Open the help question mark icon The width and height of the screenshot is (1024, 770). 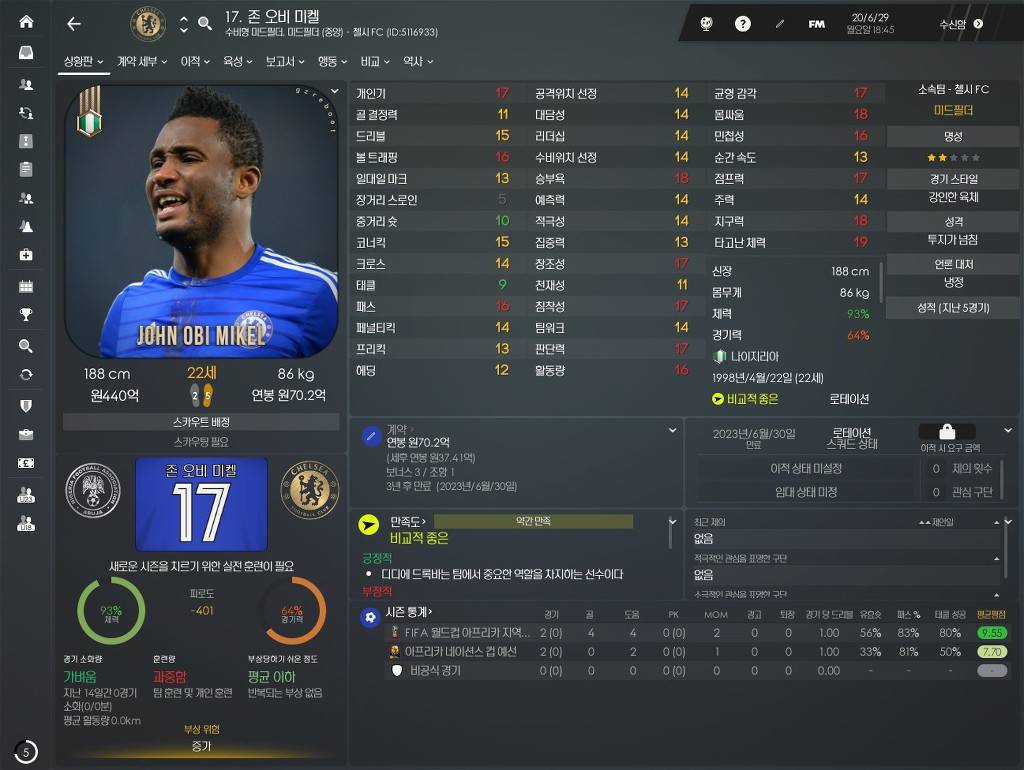coord(742,24)
